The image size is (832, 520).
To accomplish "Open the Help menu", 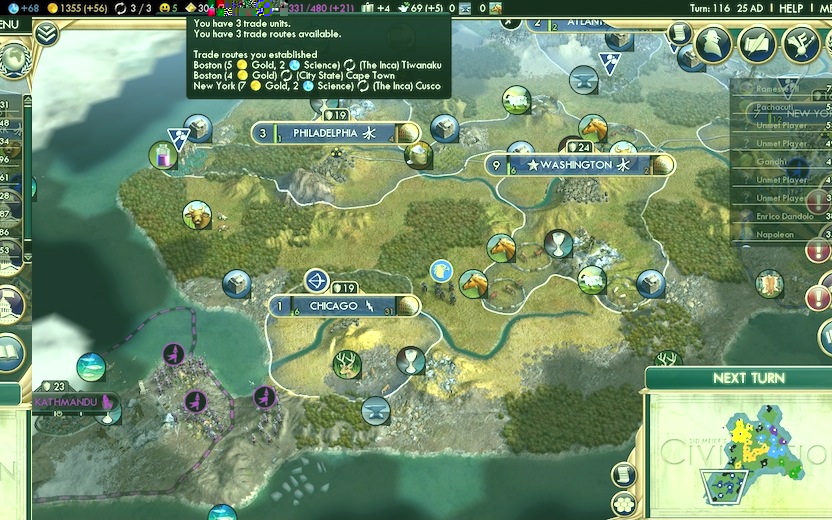I will [x=792, y=8].
